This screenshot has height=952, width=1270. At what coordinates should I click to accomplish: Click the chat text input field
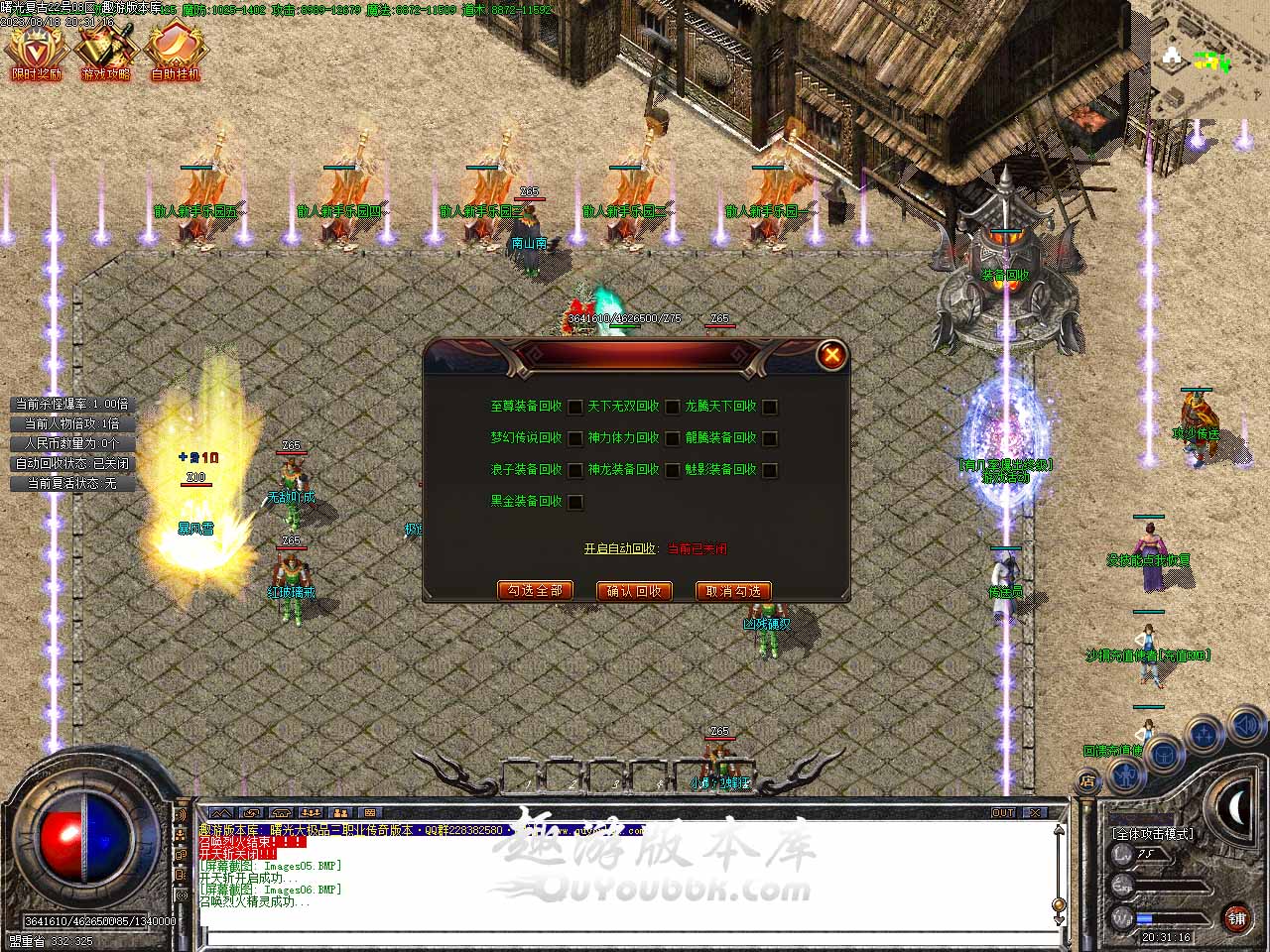(x=625, y=939)
